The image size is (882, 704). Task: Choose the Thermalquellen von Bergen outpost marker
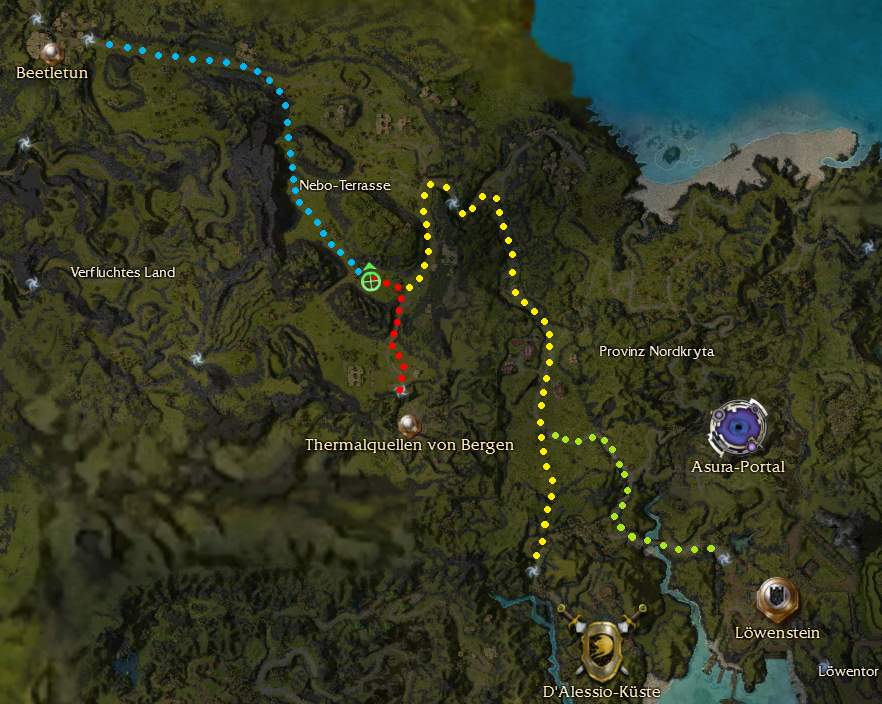coord(407,423)
